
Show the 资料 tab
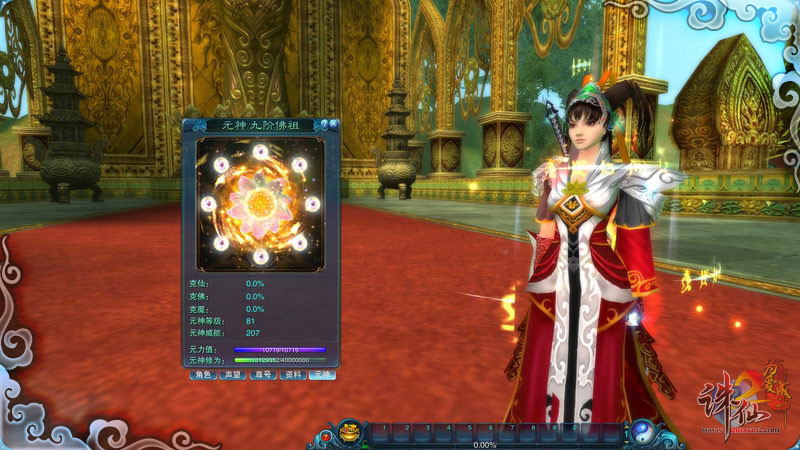(x=292, y=375)
